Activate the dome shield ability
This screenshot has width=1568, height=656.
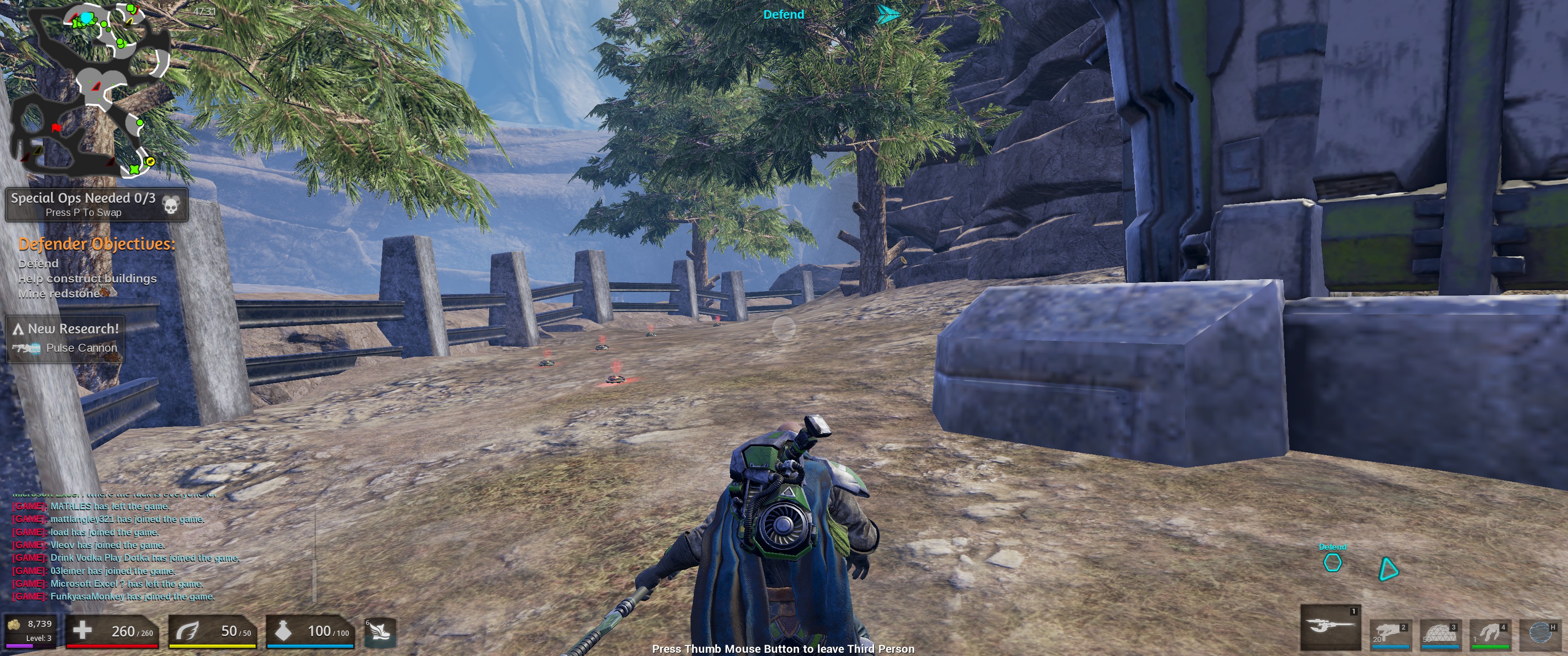point(1439,635)
